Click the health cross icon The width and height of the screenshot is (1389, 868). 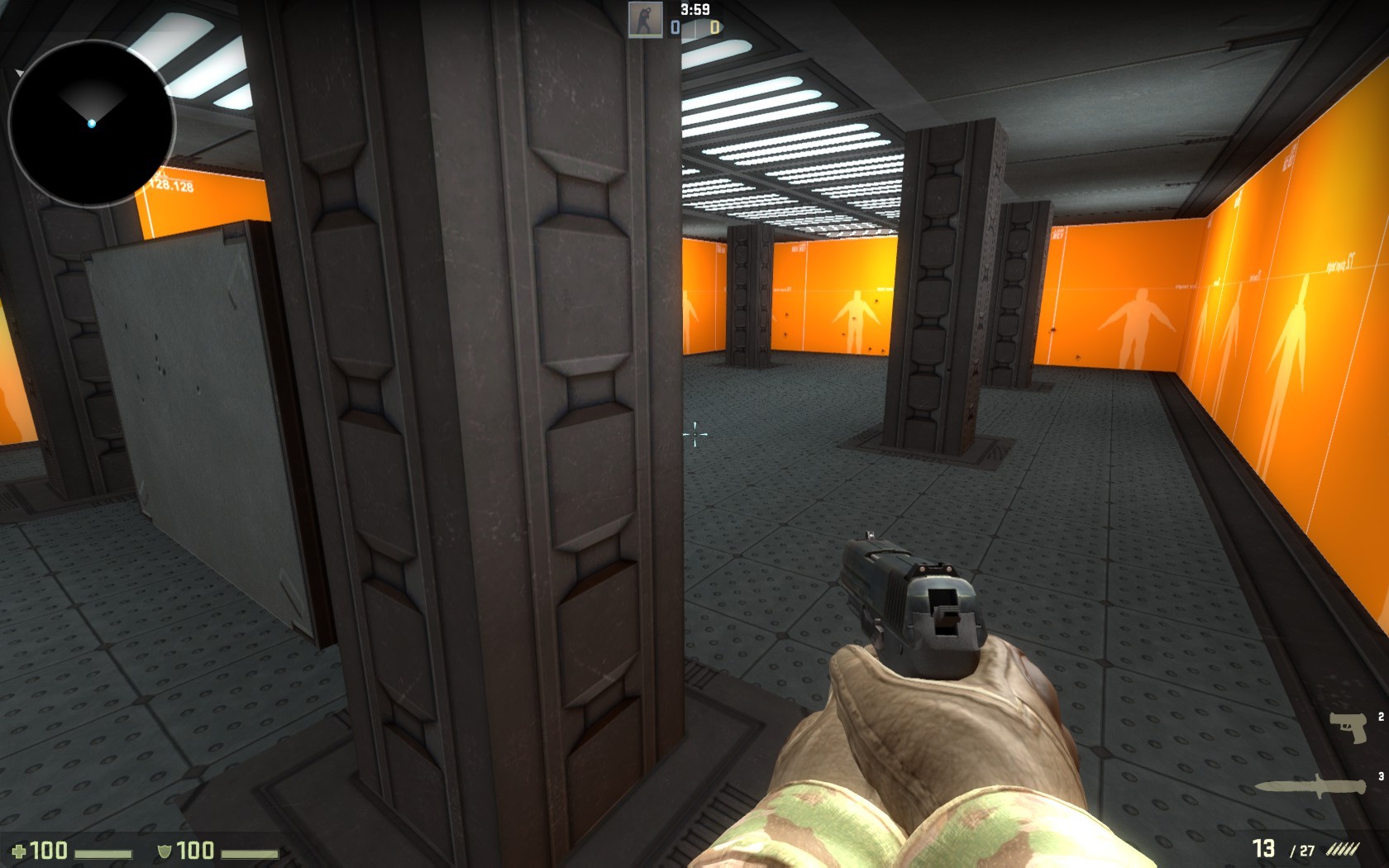pyautogui.click(x=18, y=851)
